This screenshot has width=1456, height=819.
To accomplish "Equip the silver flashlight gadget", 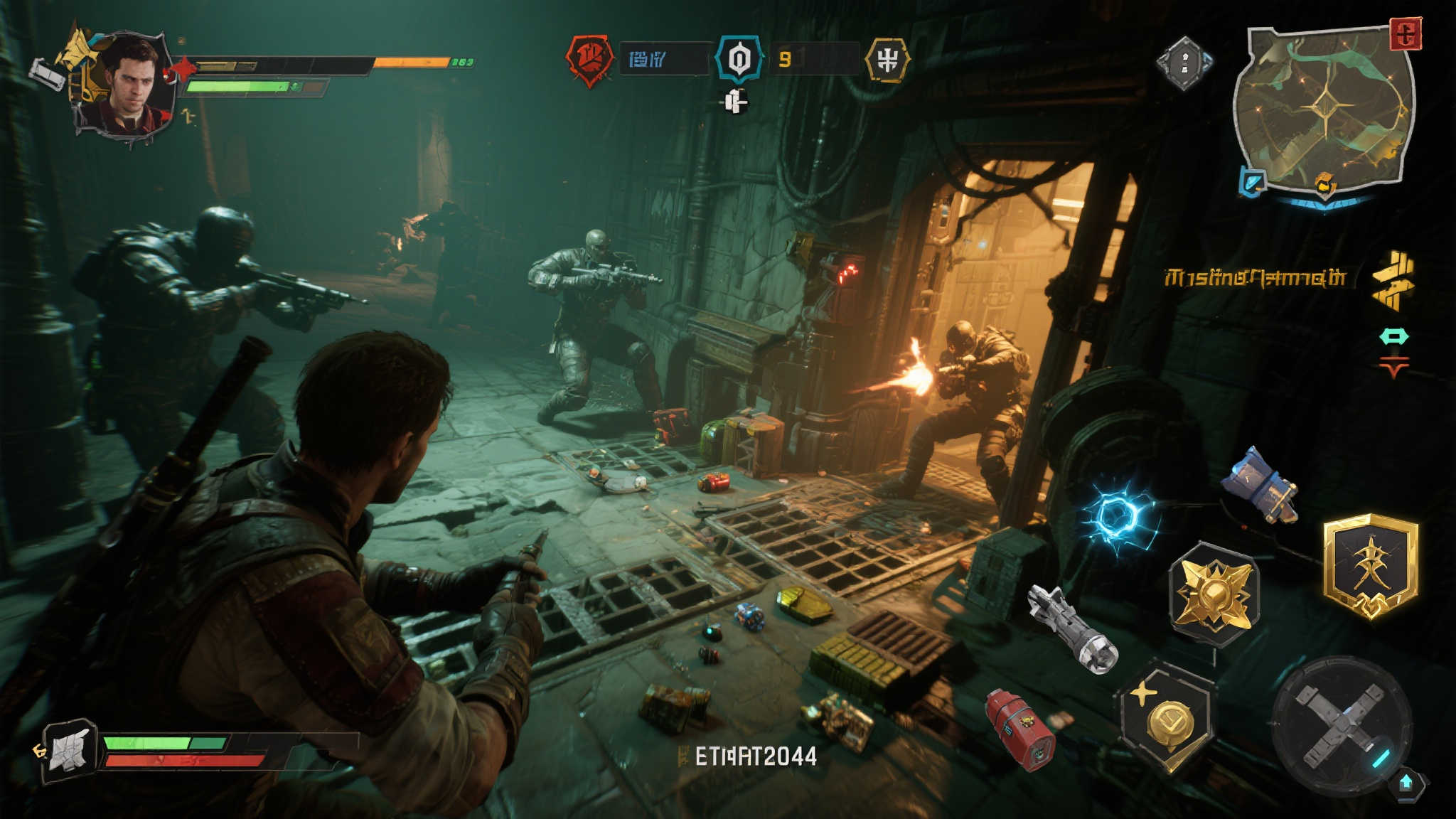I will point(1074,628).
